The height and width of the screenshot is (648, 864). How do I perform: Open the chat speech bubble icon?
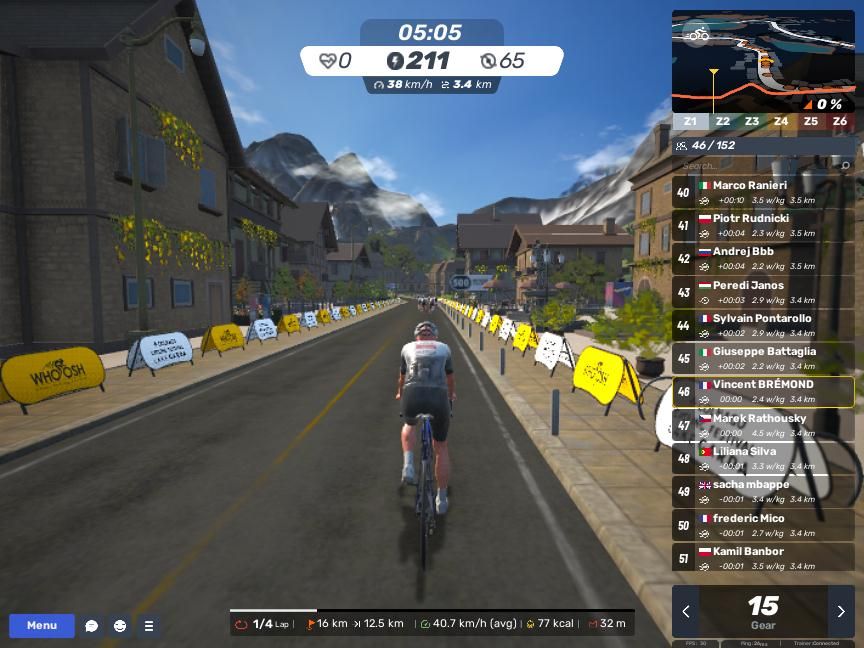pyautogui.click(x=92, y=626)
